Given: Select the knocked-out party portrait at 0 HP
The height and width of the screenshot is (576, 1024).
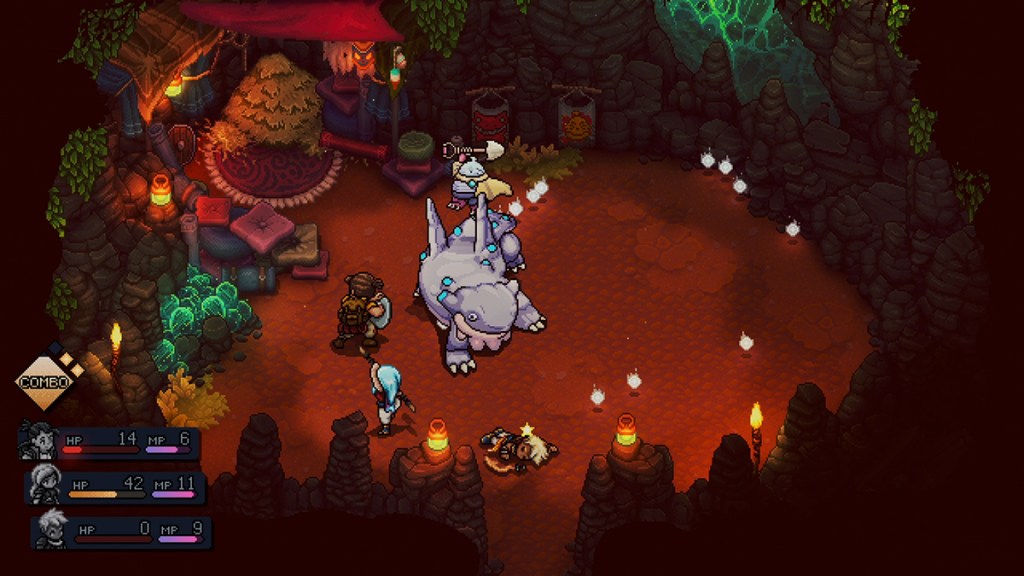Looking at the screenshot, I should coord(51,528).
